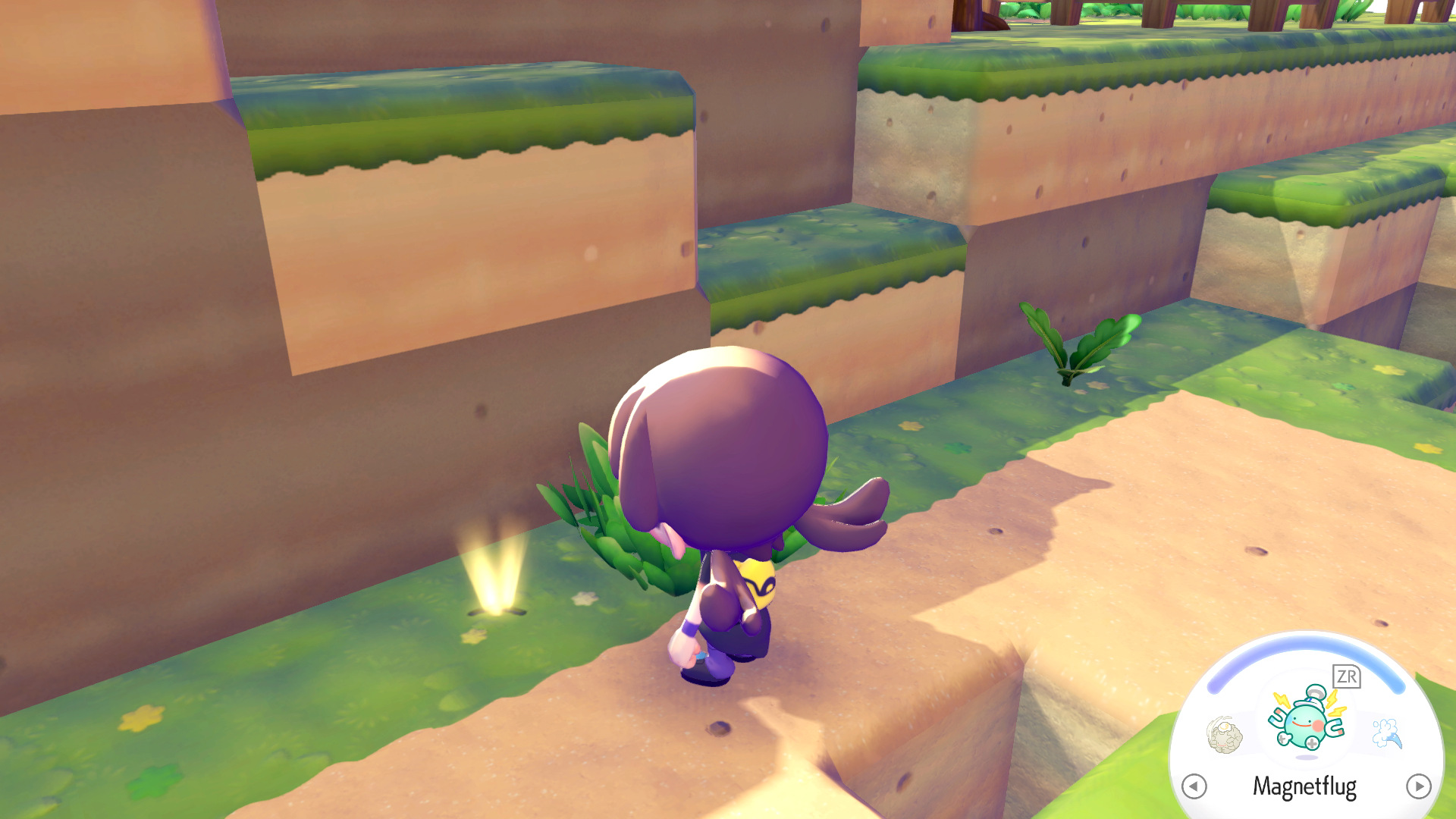Click the plus symbol on Magnetflug's body

point(1311,743)
